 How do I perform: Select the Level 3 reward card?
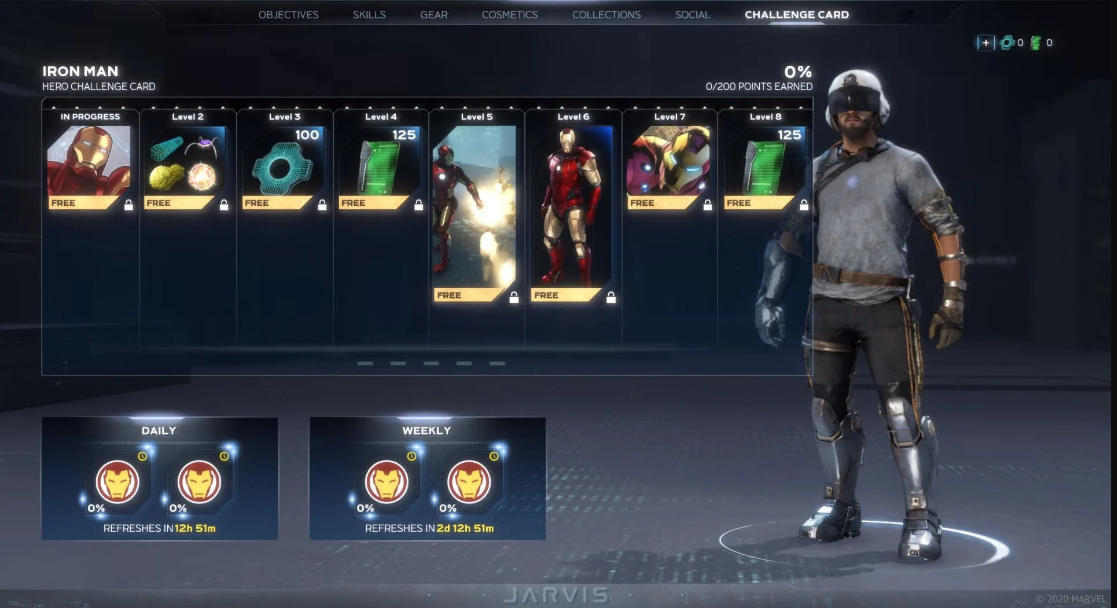pyautogui.click(x=284, y=161)
